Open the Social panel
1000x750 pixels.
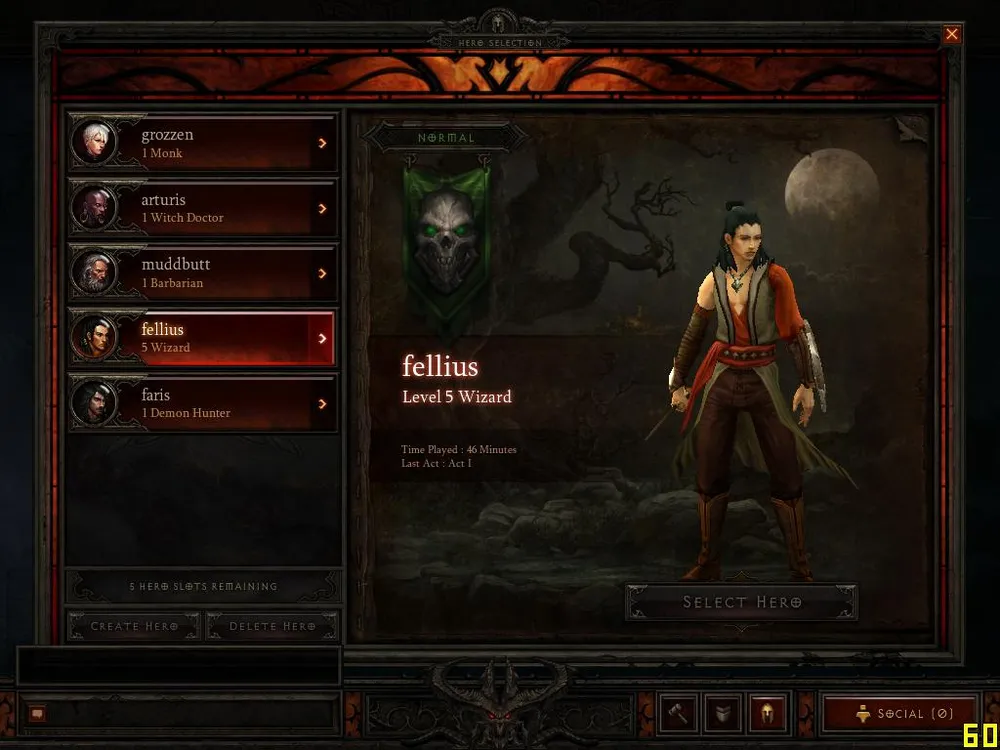[899, 714]
